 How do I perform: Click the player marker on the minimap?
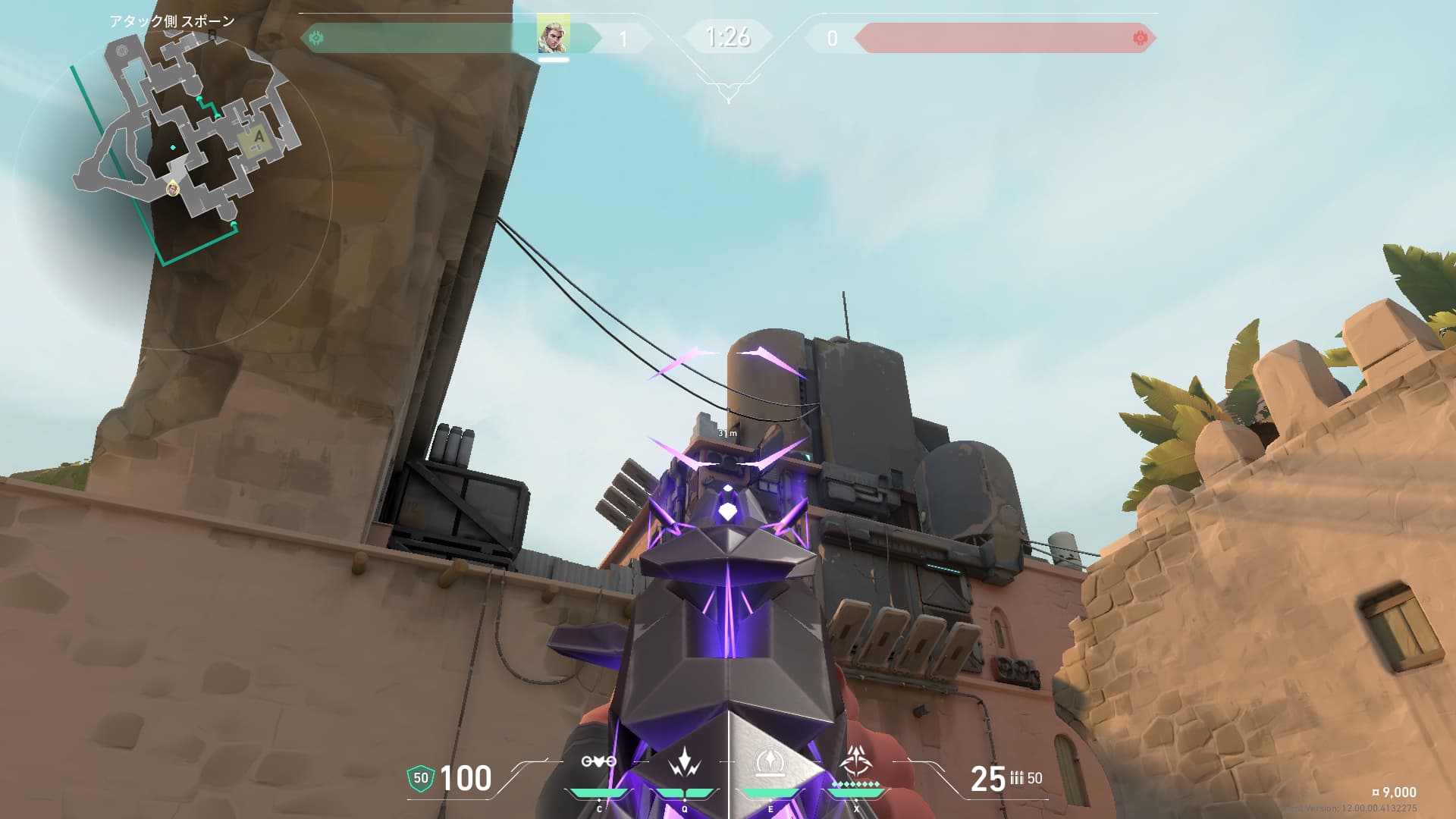tap(173, 187)
